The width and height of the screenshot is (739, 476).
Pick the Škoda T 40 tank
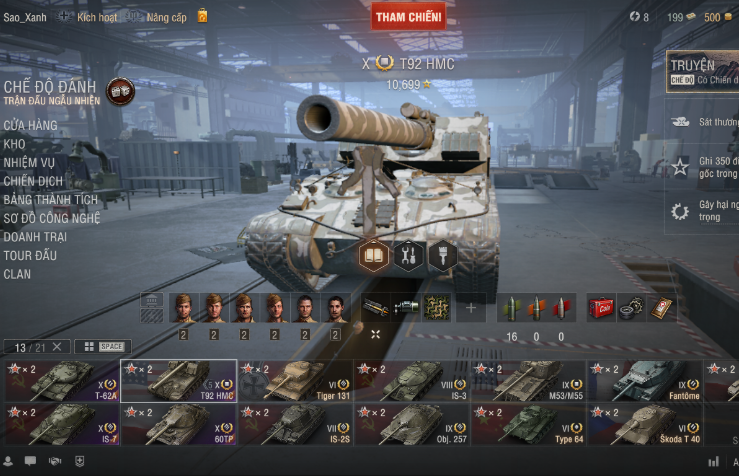click(645, 424)
